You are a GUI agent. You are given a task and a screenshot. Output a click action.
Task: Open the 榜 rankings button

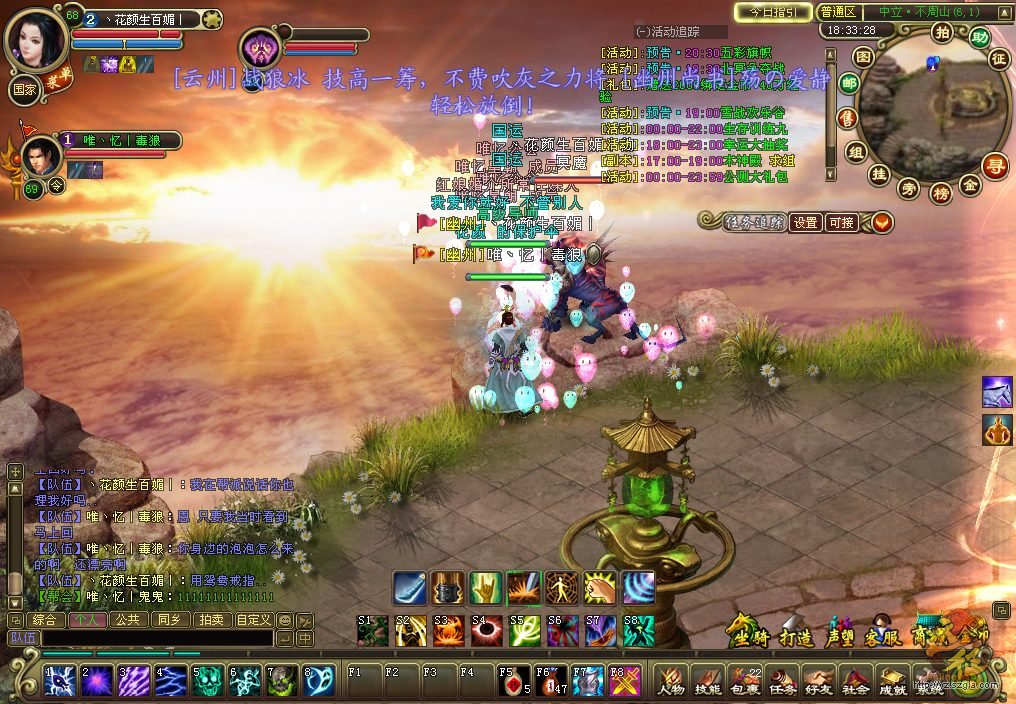(x=940, y=192)
